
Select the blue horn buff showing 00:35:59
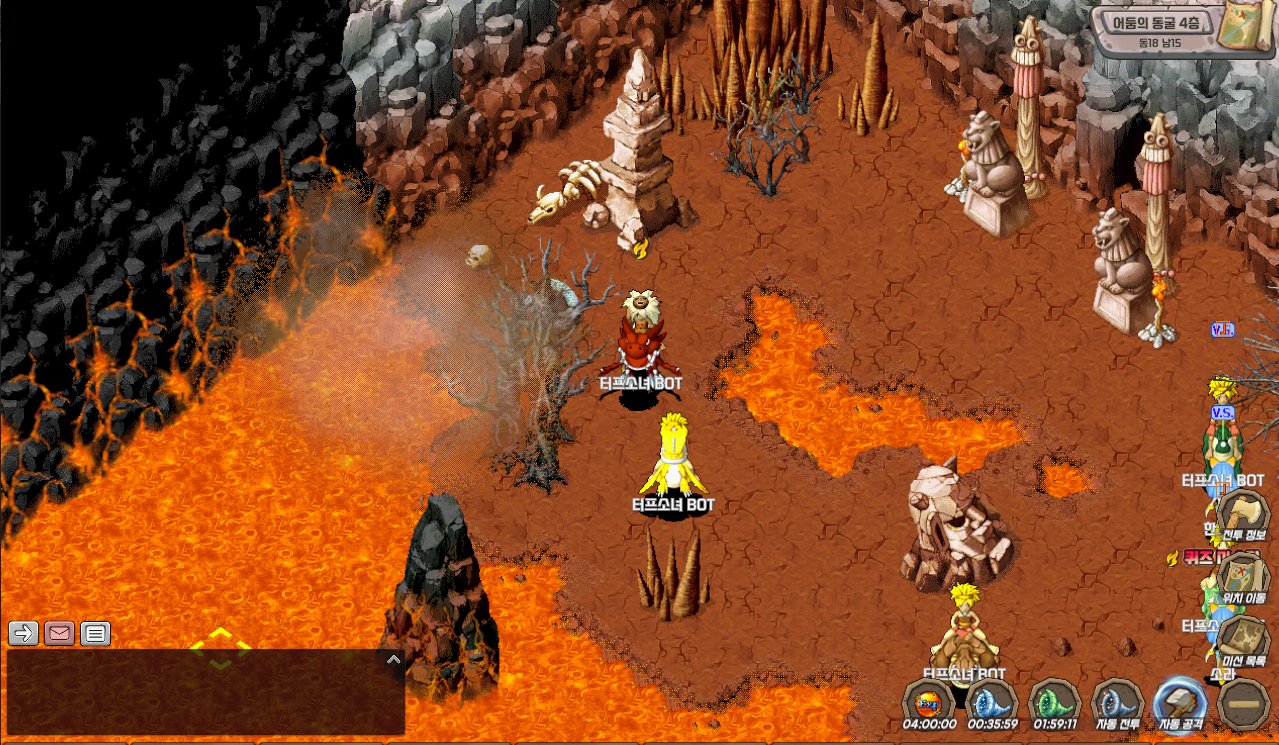click(x=992, y=703)
